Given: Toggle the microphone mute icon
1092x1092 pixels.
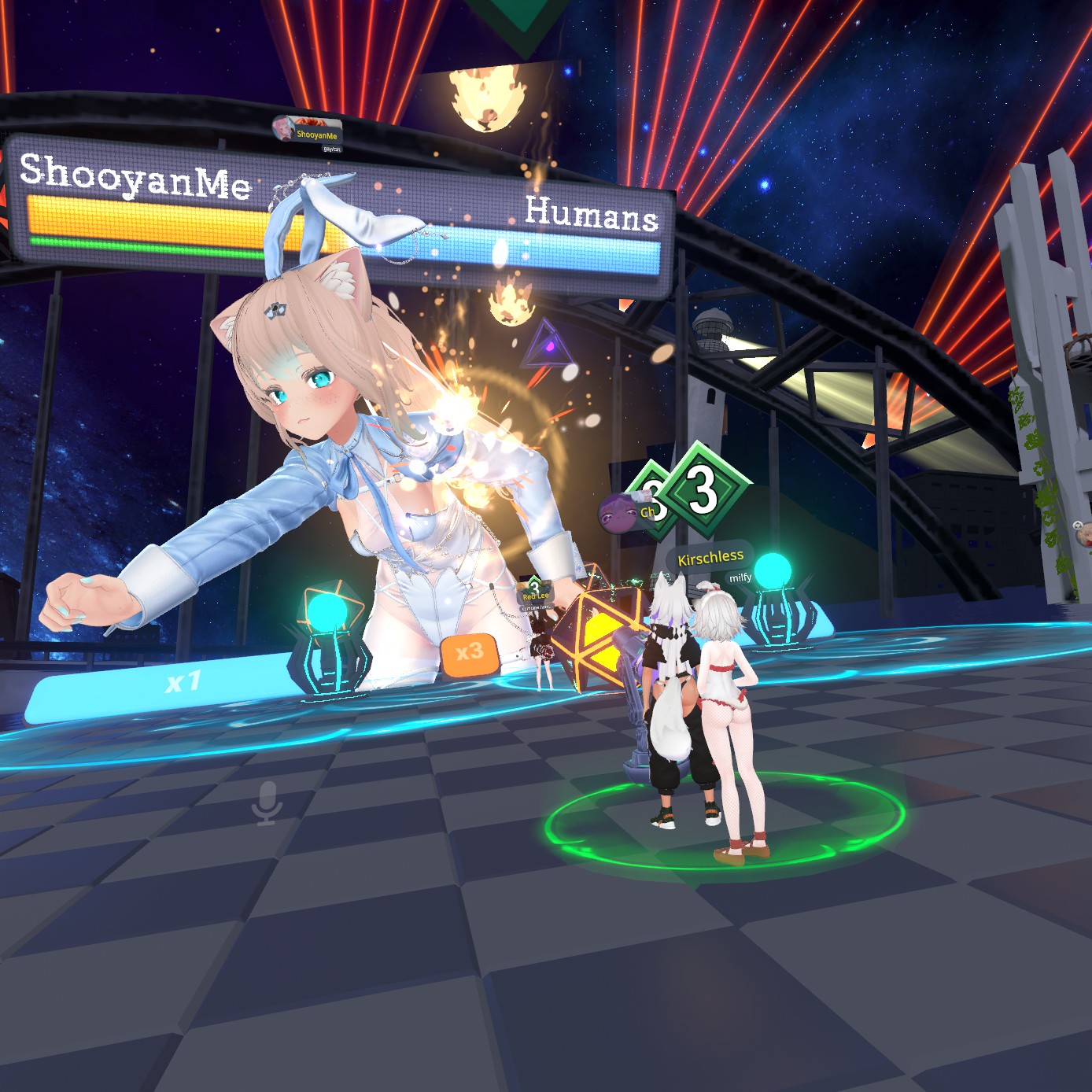Looking at the screenshot, I should [x=267, y=802].
